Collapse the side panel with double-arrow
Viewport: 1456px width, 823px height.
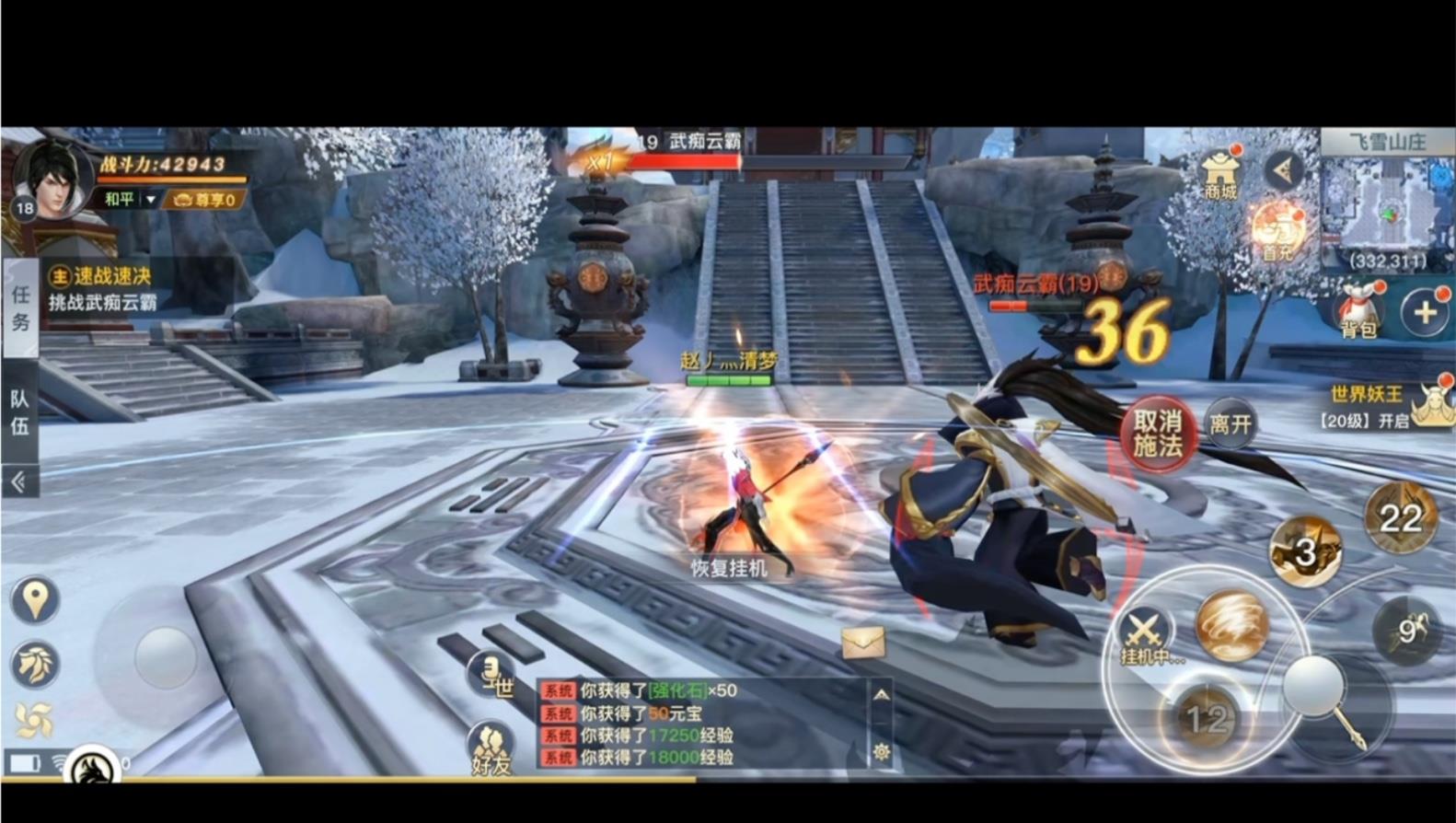tap(19, 481)
